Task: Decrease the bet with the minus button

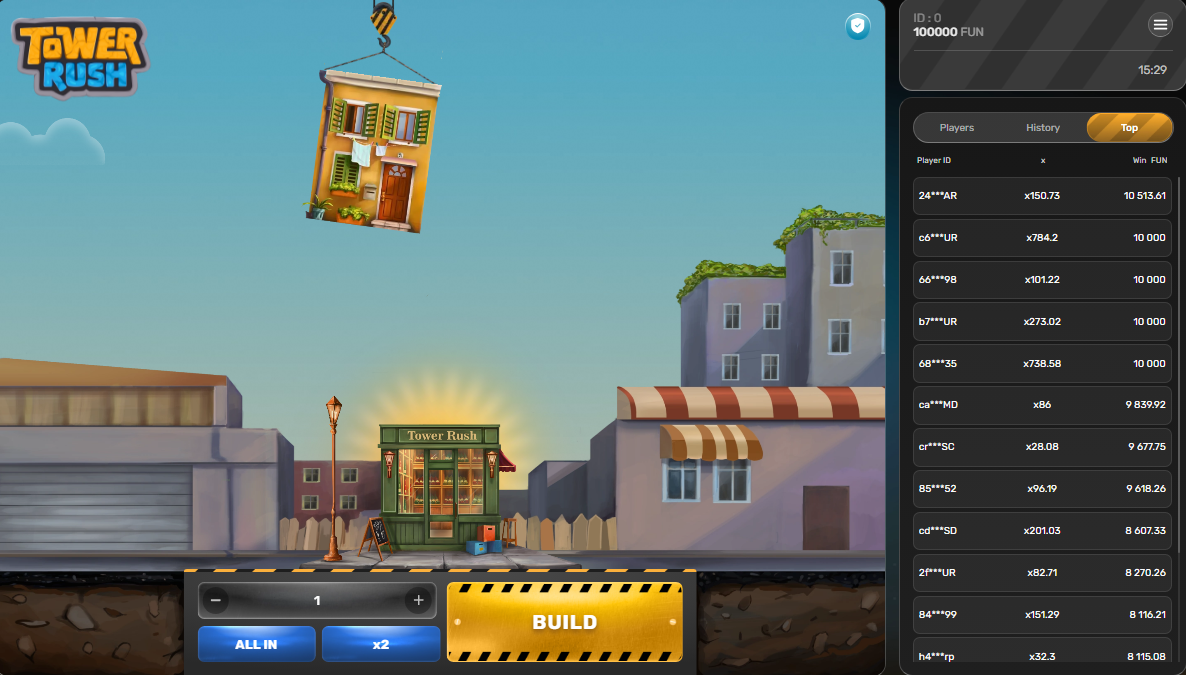Action: click(x=216, y=600)
